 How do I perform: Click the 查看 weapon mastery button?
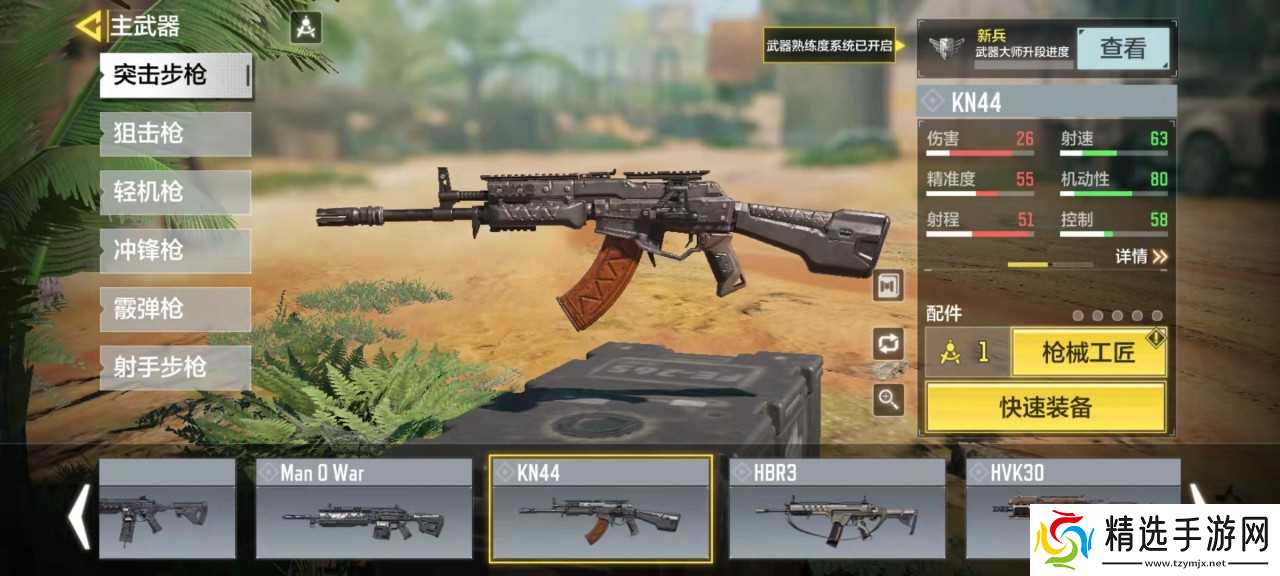tap(1122, 47)
